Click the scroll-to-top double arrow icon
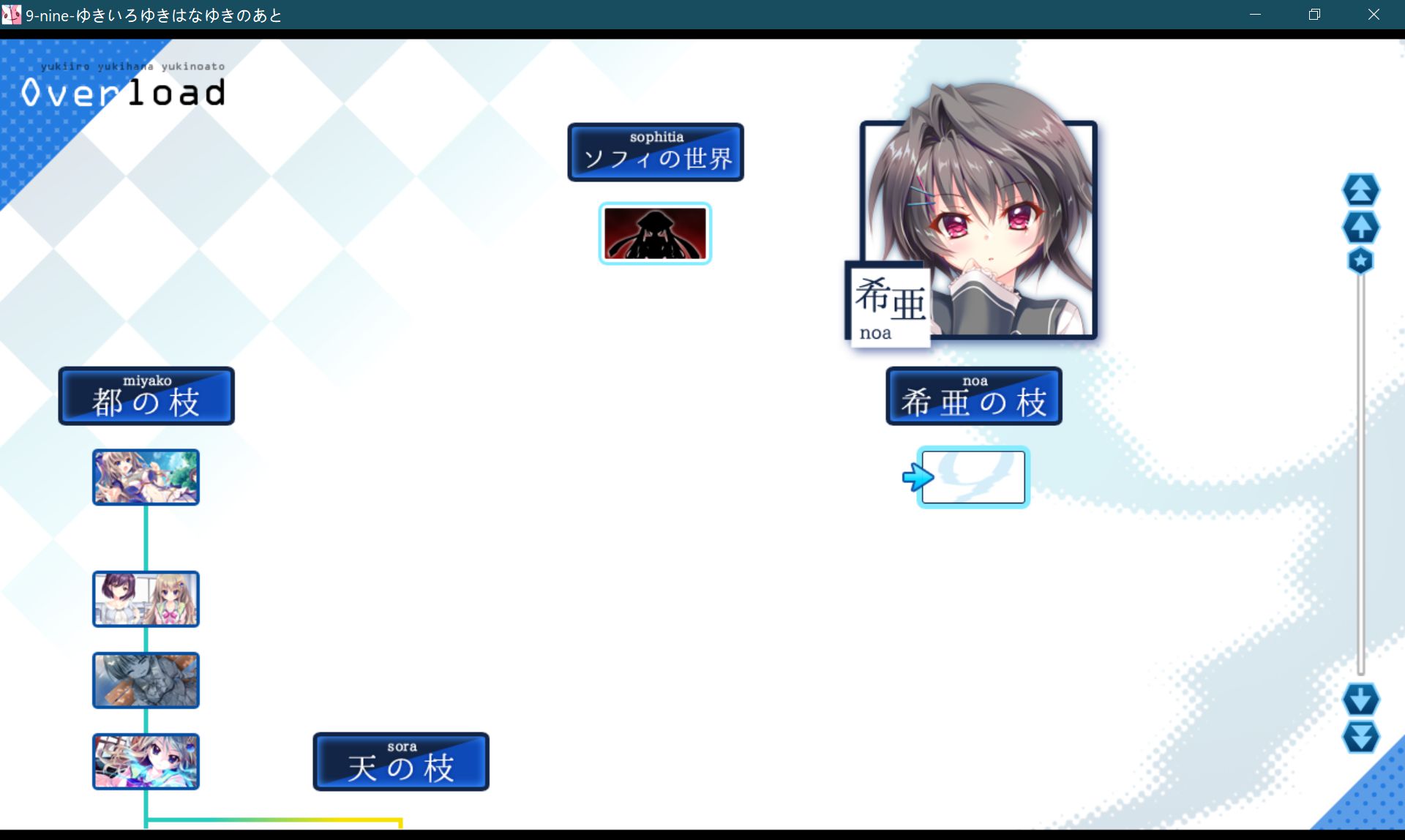 1360,190
